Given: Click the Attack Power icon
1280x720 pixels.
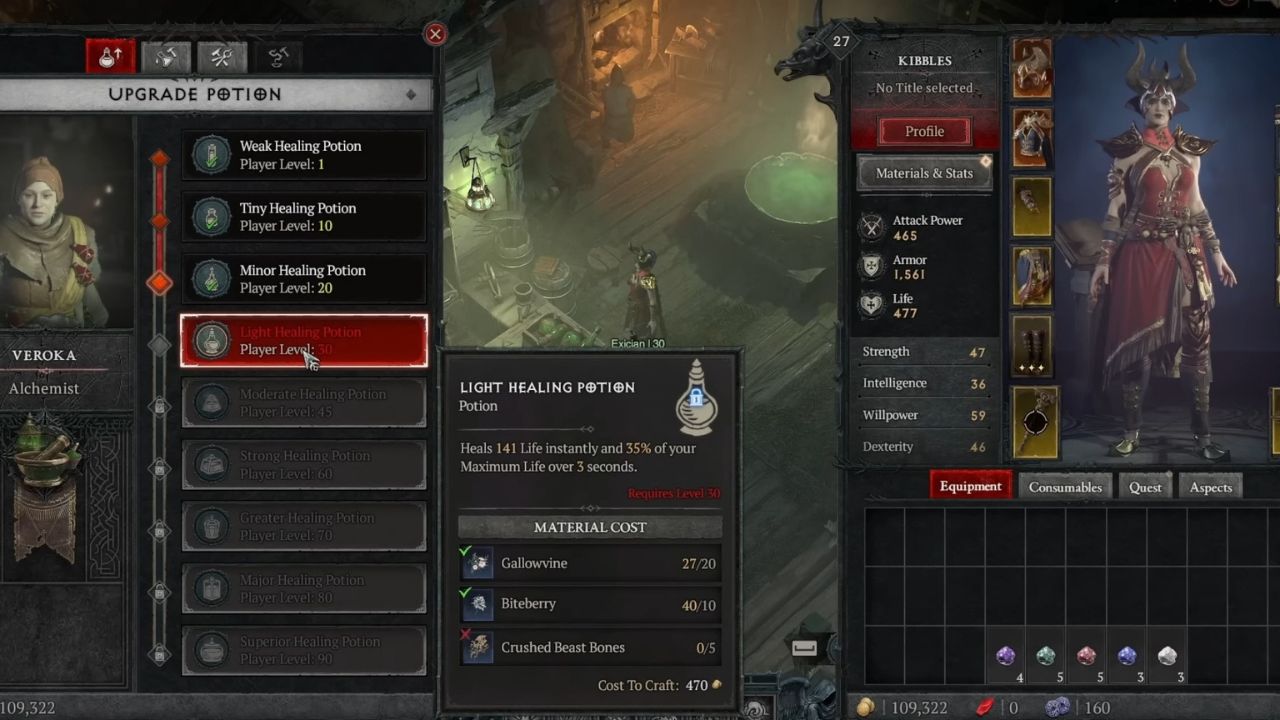Looking at the screenshot, I should pyautogui.click(x=870, y=227).
